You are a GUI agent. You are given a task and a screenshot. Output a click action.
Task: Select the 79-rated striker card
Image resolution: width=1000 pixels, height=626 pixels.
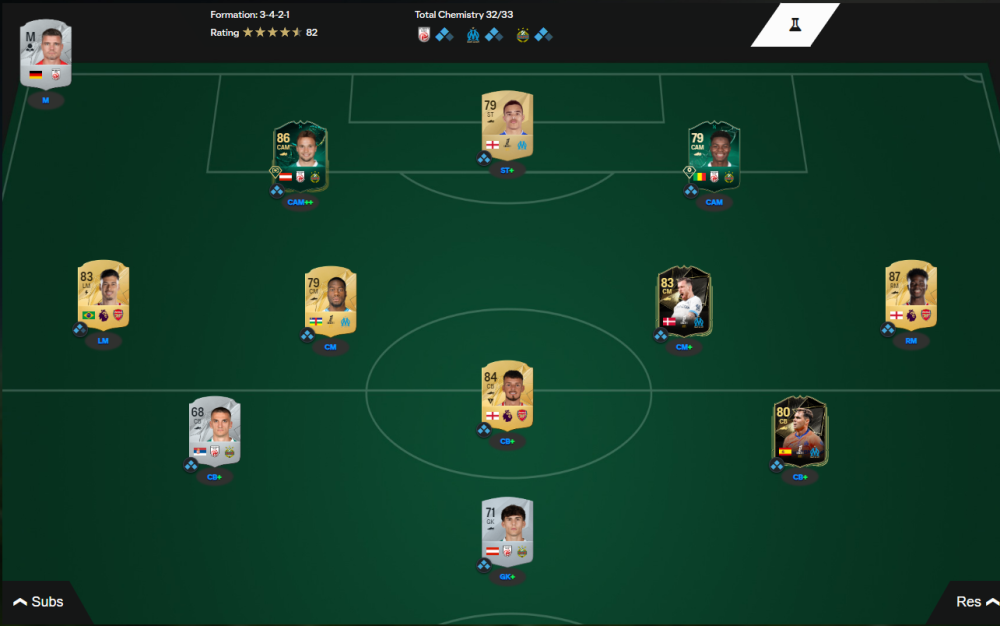(507, 124)
